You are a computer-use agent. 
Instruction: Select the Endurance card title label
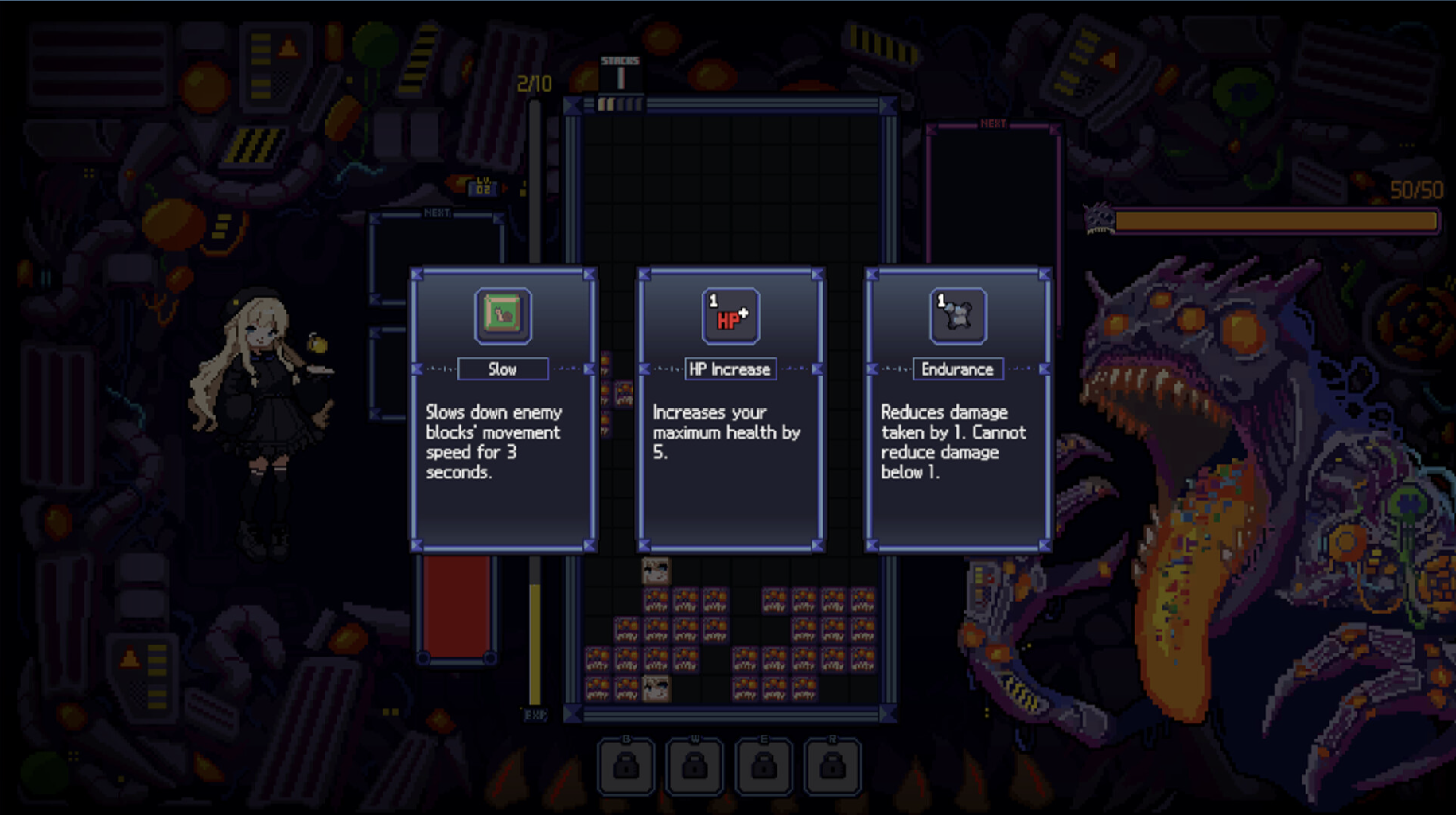[x=957, y=369]
